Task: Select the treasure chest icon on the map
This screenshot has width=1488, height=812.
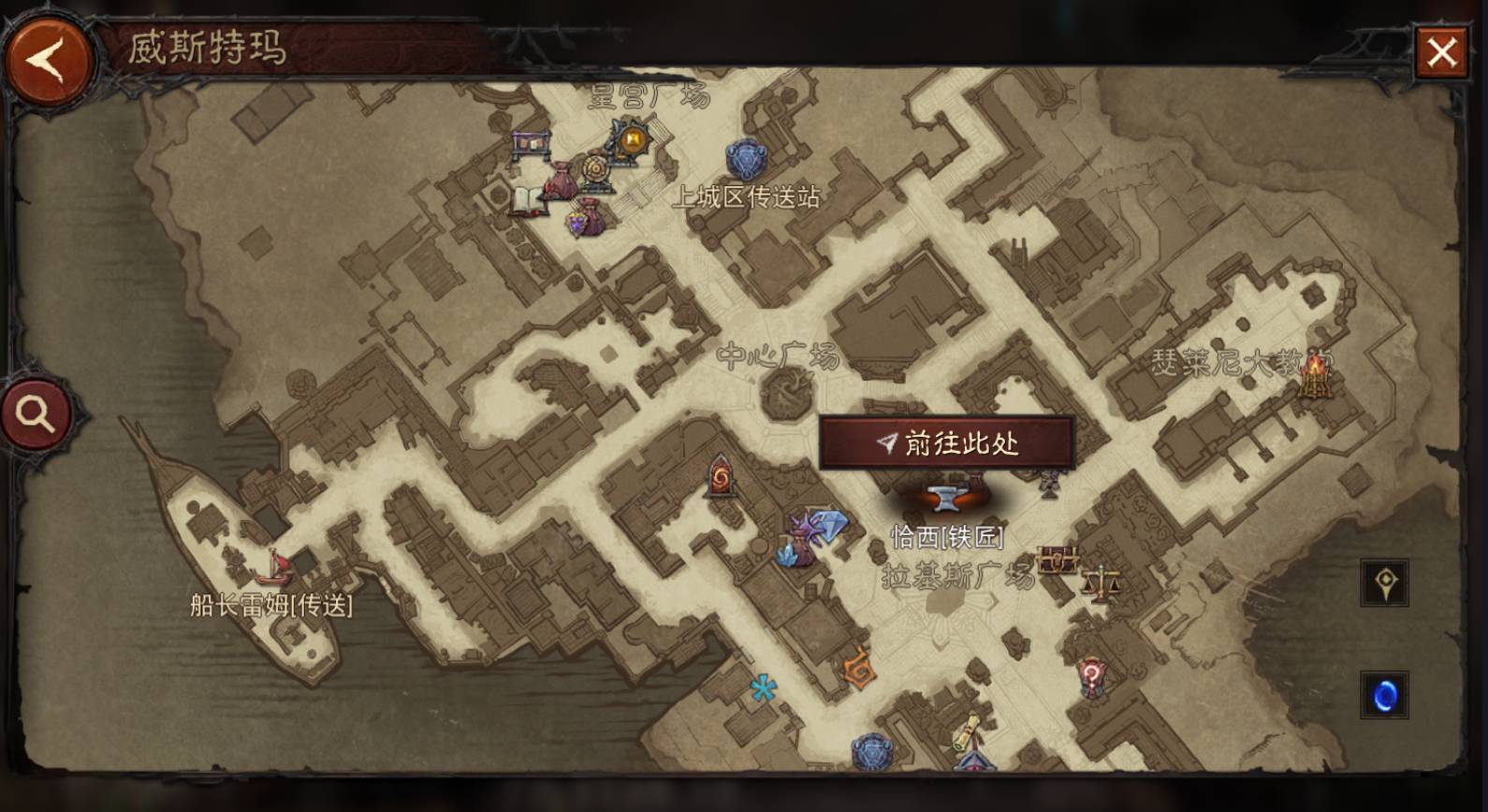Action: (x=1058, y=561)
